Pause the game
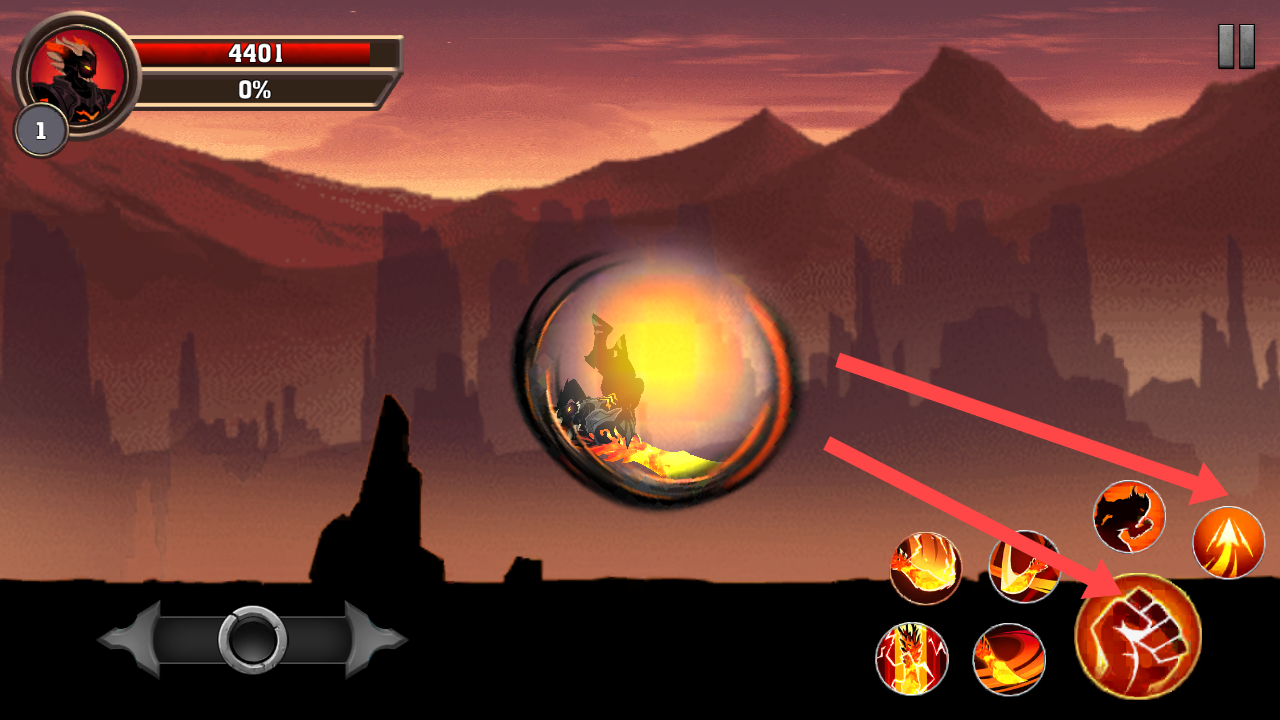Viewport: 1280px width, 720px height. point(1236,46)
